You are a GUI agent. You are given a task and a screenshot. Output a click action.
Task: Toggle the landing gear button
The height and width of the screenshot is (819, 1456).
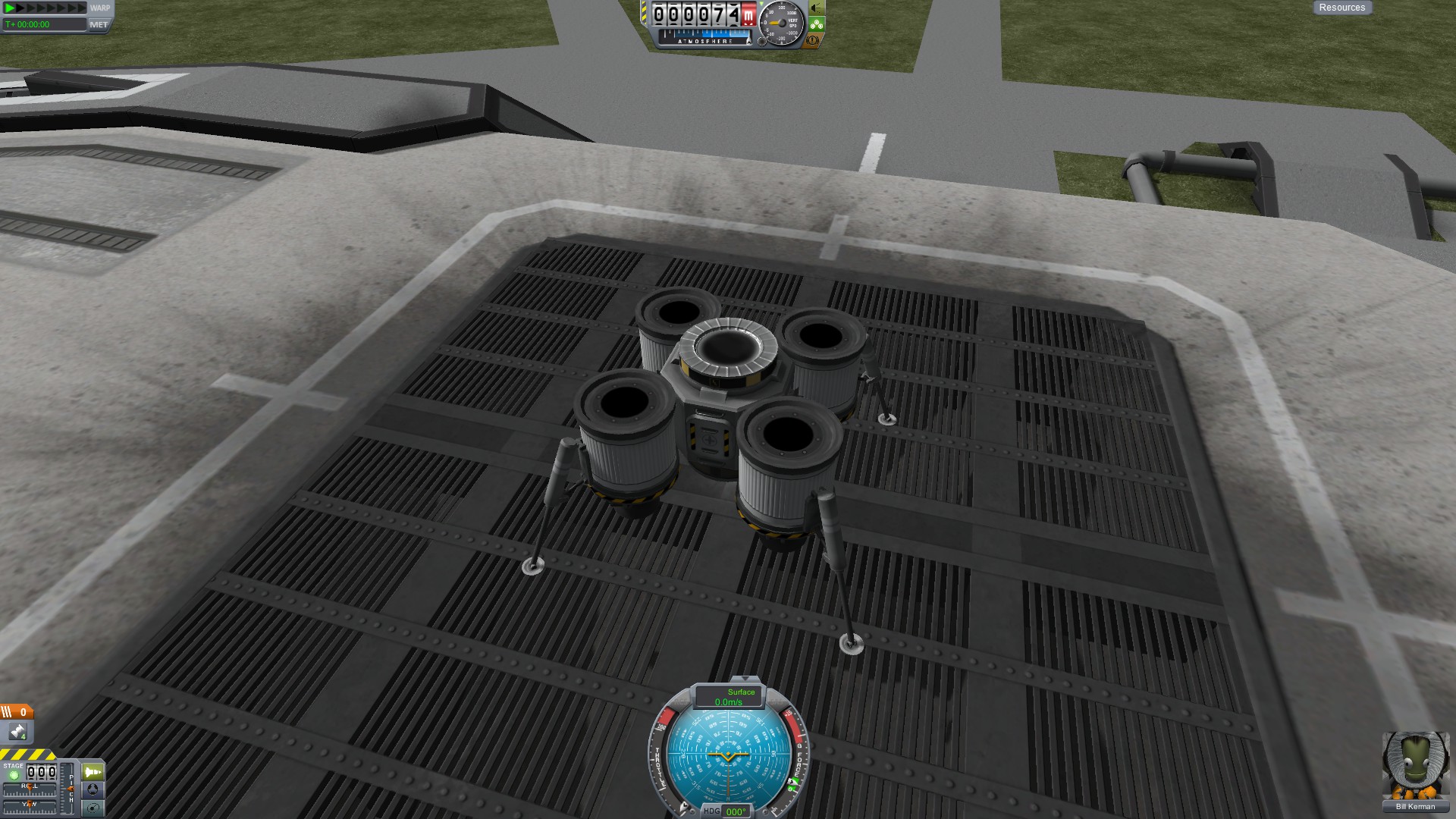(816, 24)
